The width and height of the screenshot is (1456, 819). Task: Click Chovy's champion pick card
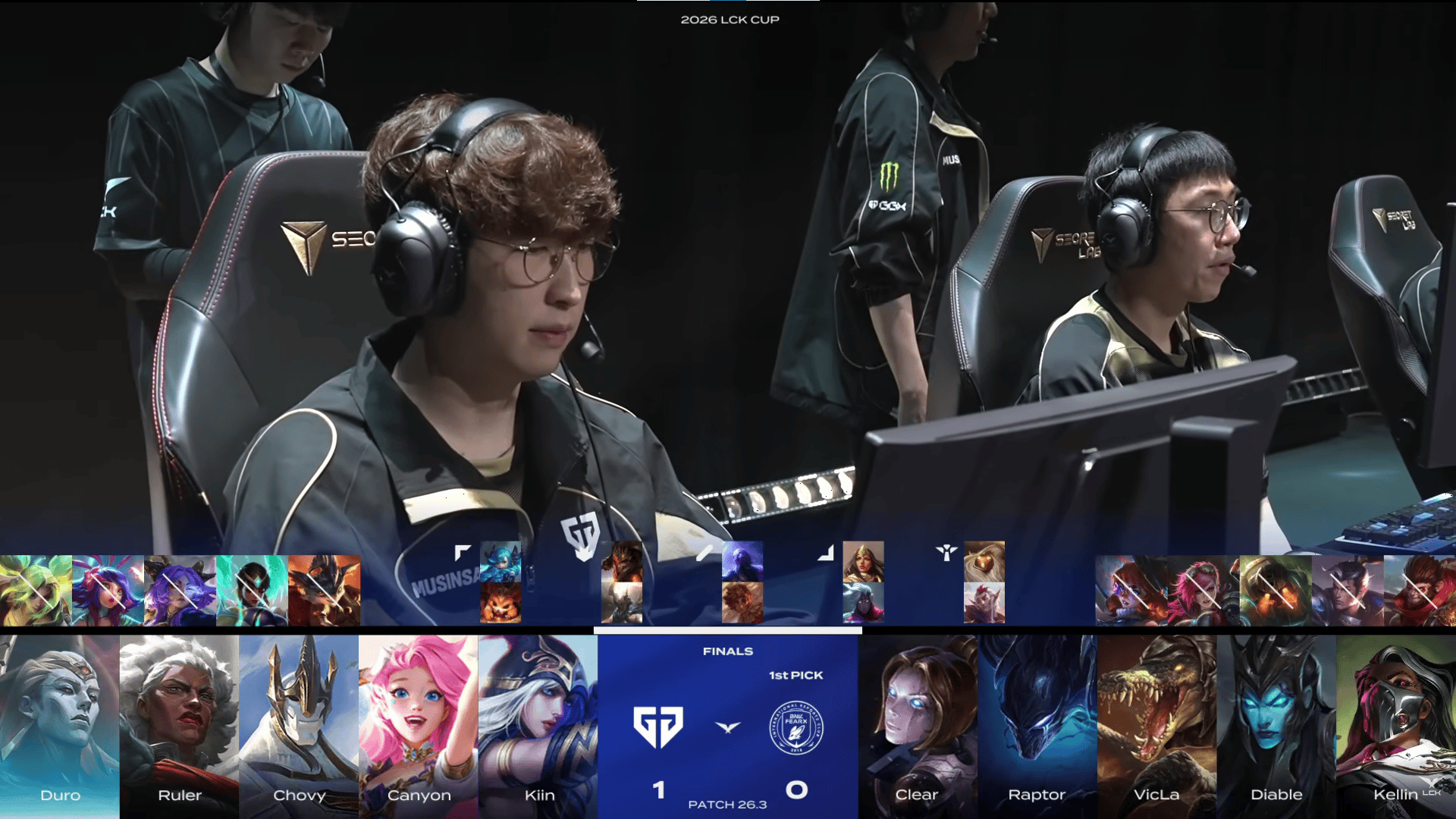(x=299, y=726)
